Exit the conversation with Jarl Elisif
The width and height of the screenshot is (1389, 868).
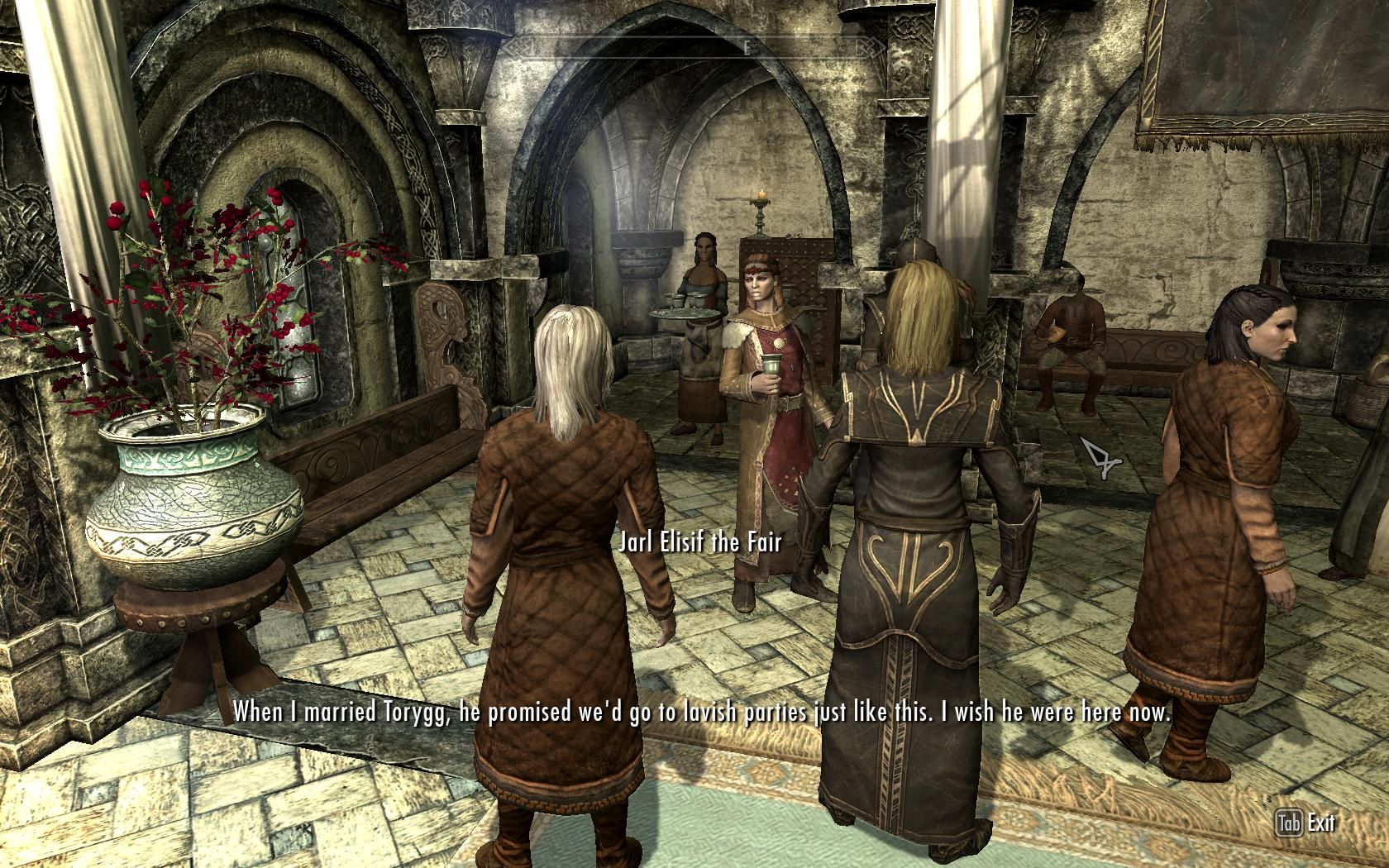coord(1306,823)
